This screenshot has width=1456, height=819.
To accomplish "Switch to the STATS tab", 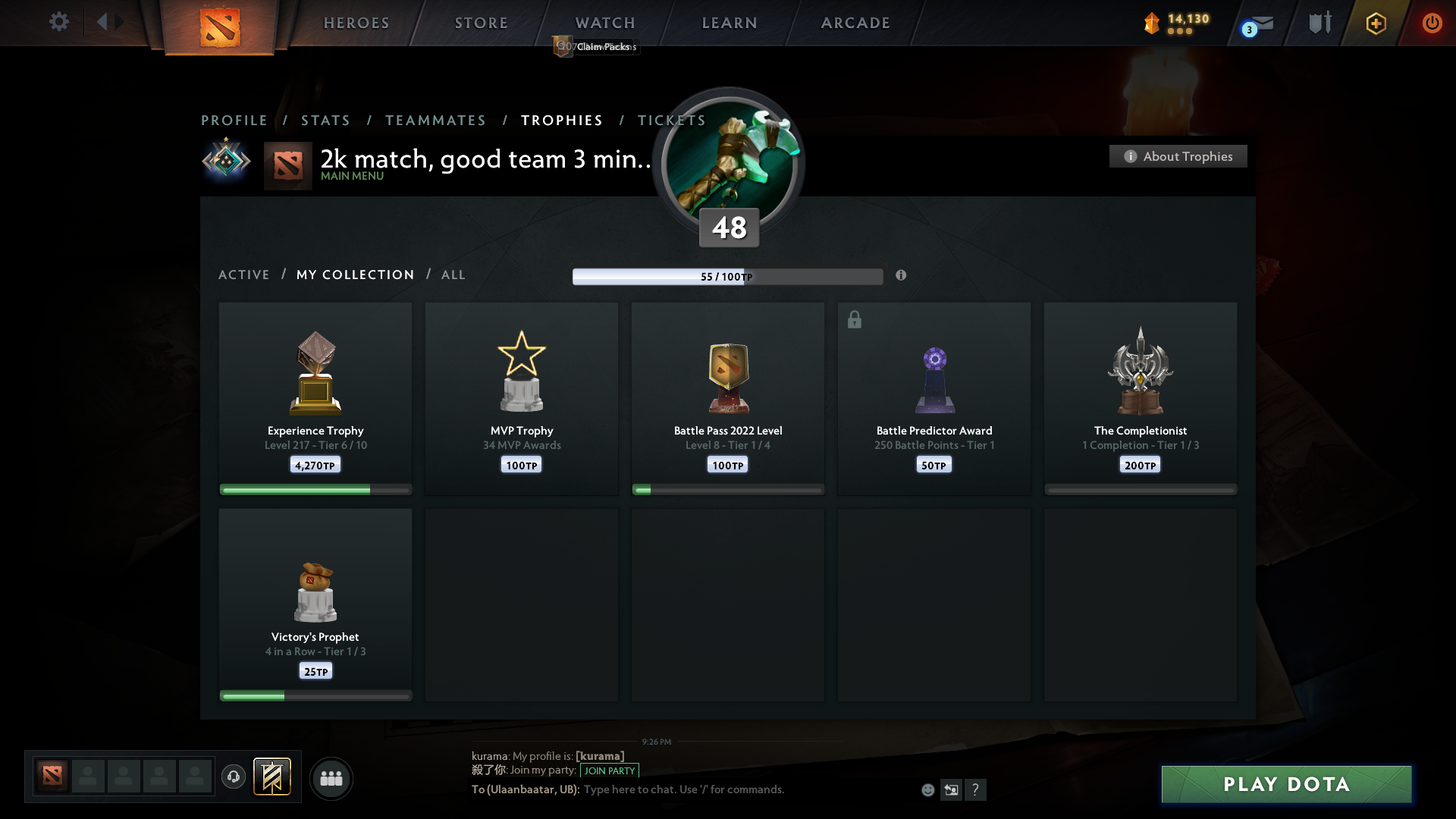I will (325, 120).
